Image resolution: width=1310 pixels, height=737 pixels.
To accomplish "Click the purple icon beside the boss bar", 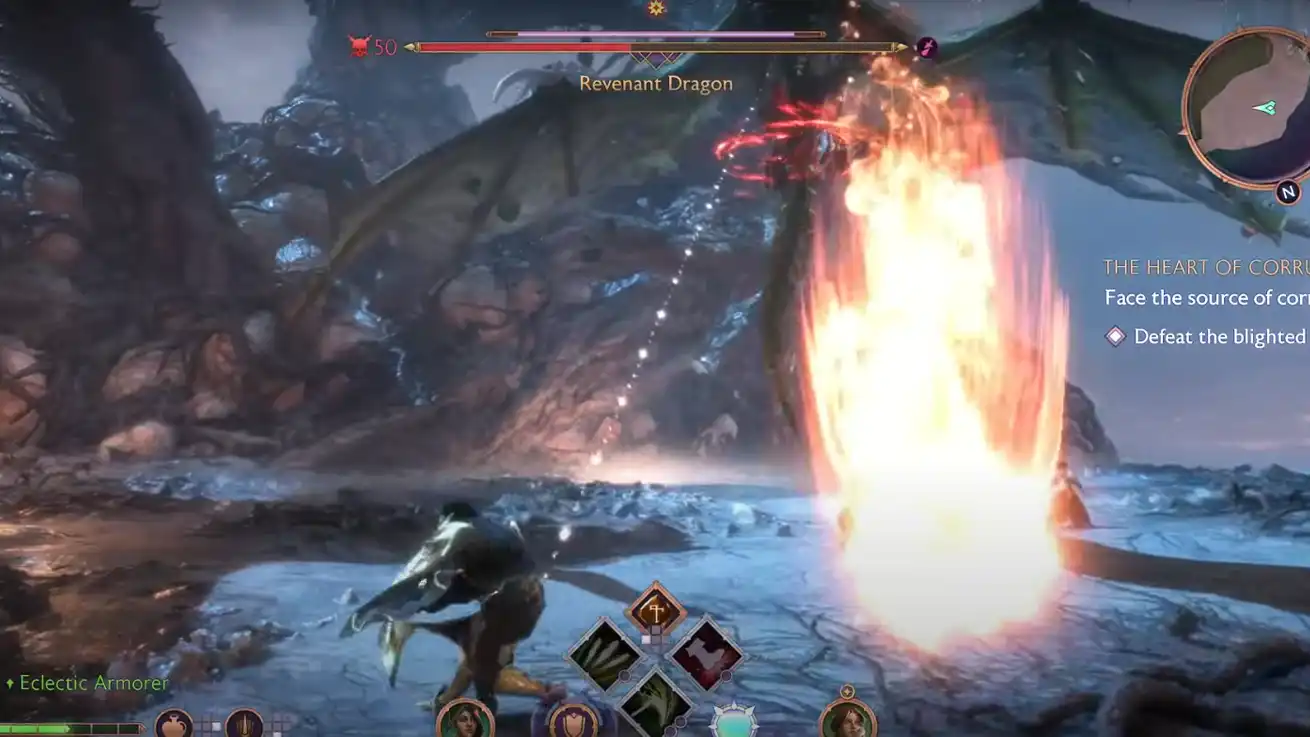I will [927, 47].
